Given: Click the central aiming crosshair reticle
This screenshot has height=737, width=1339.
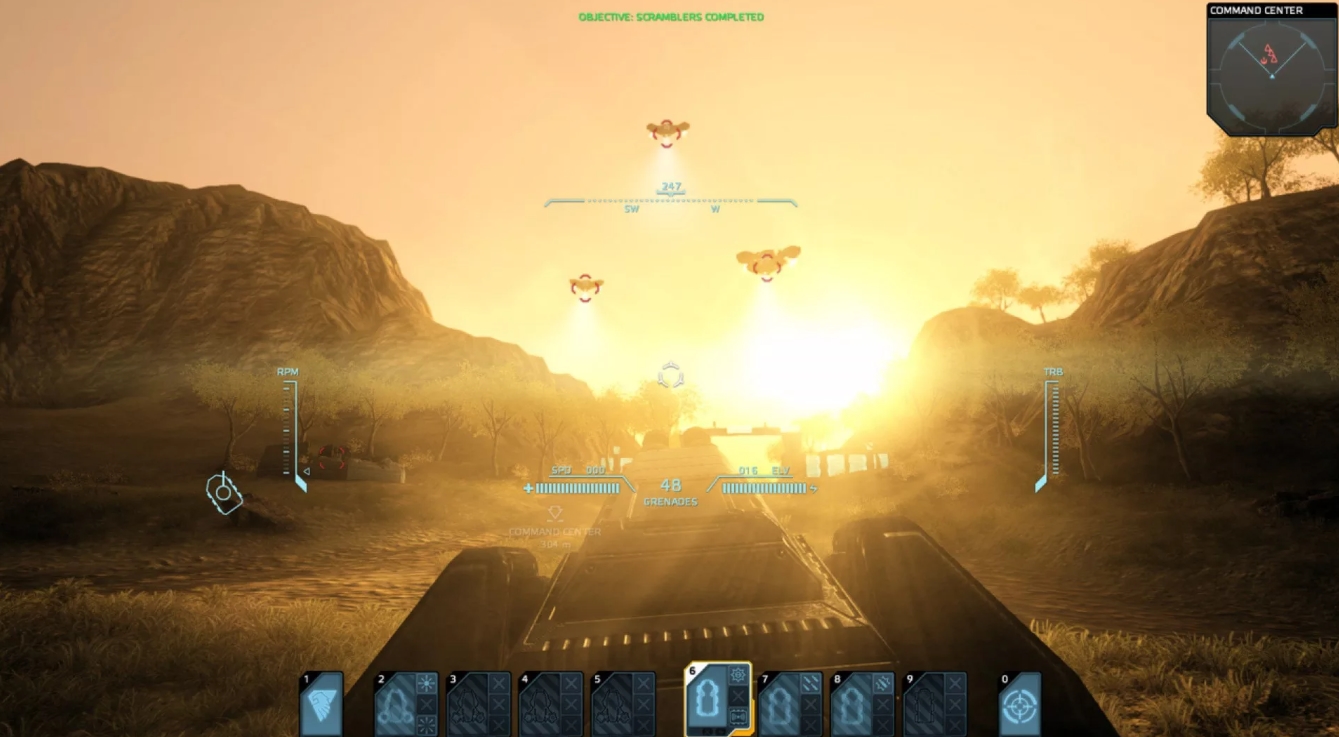Looking at the screenshot, I should click(x=672, y=376).
